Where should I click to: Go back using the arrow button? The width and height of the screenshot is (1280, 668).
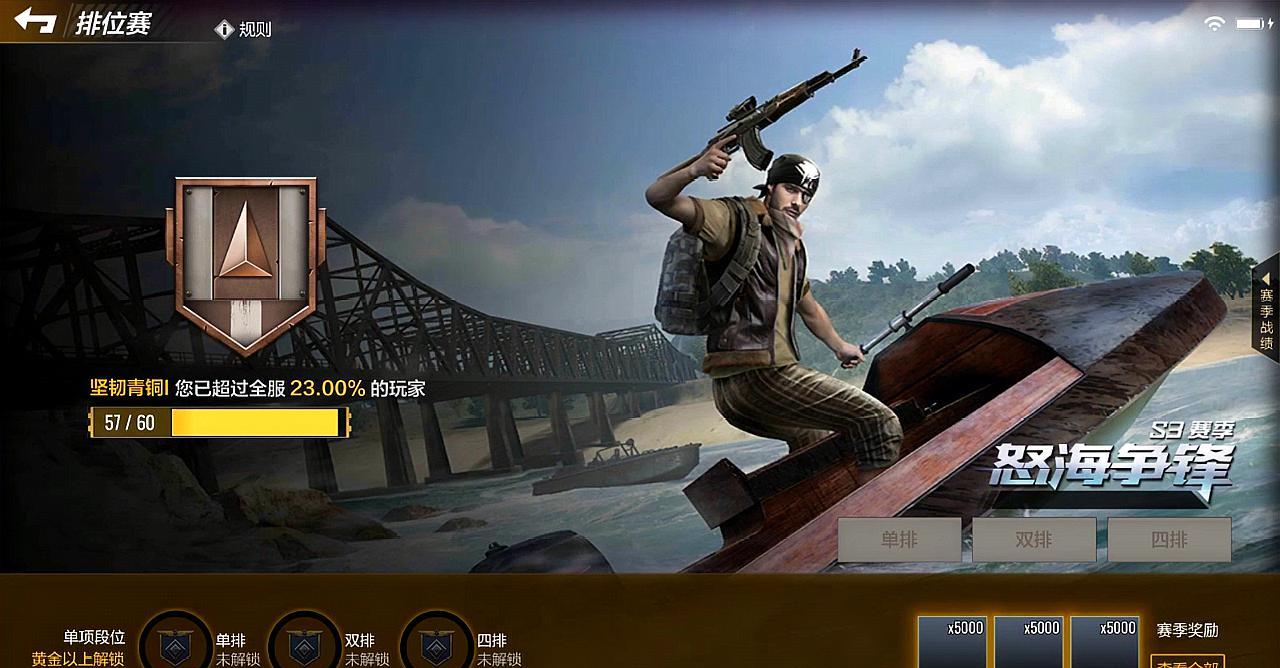pos(35,21)
